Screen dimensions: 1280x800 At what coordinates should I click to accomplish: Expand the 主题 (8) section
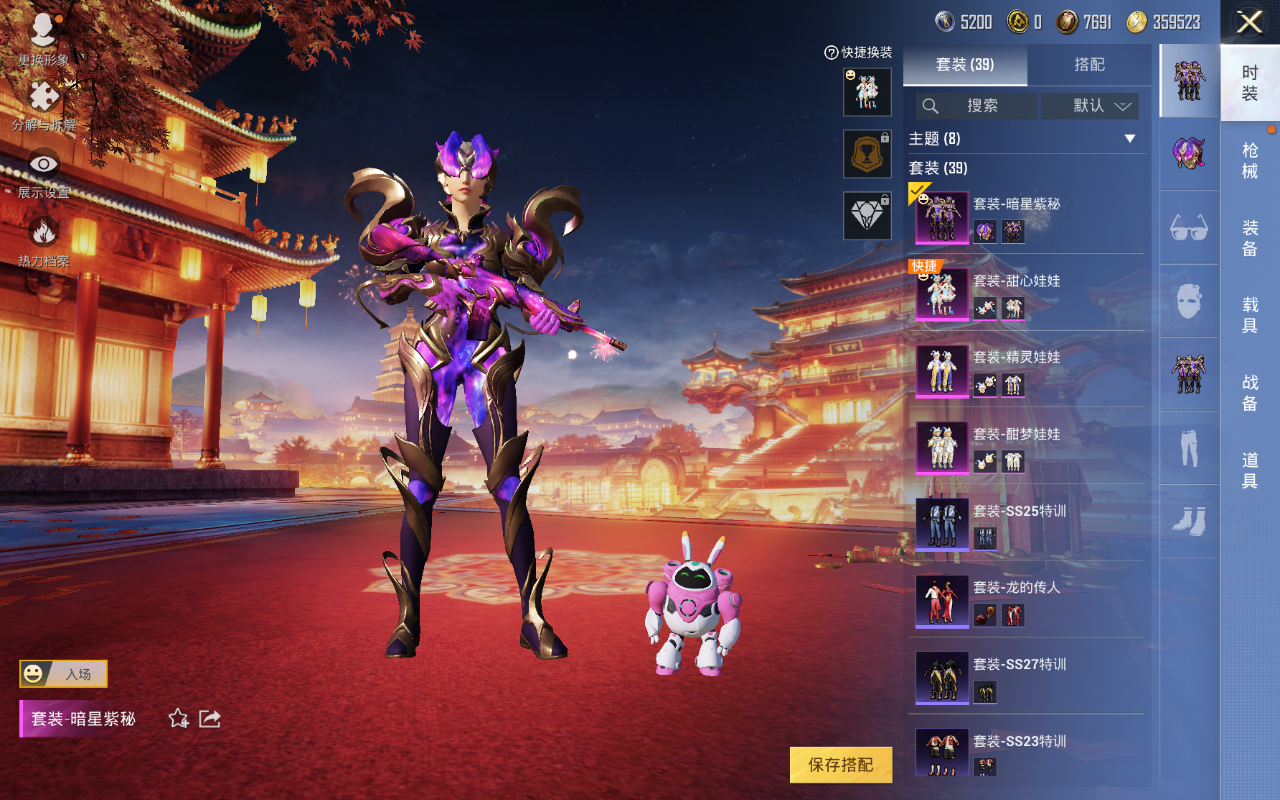1130,139
